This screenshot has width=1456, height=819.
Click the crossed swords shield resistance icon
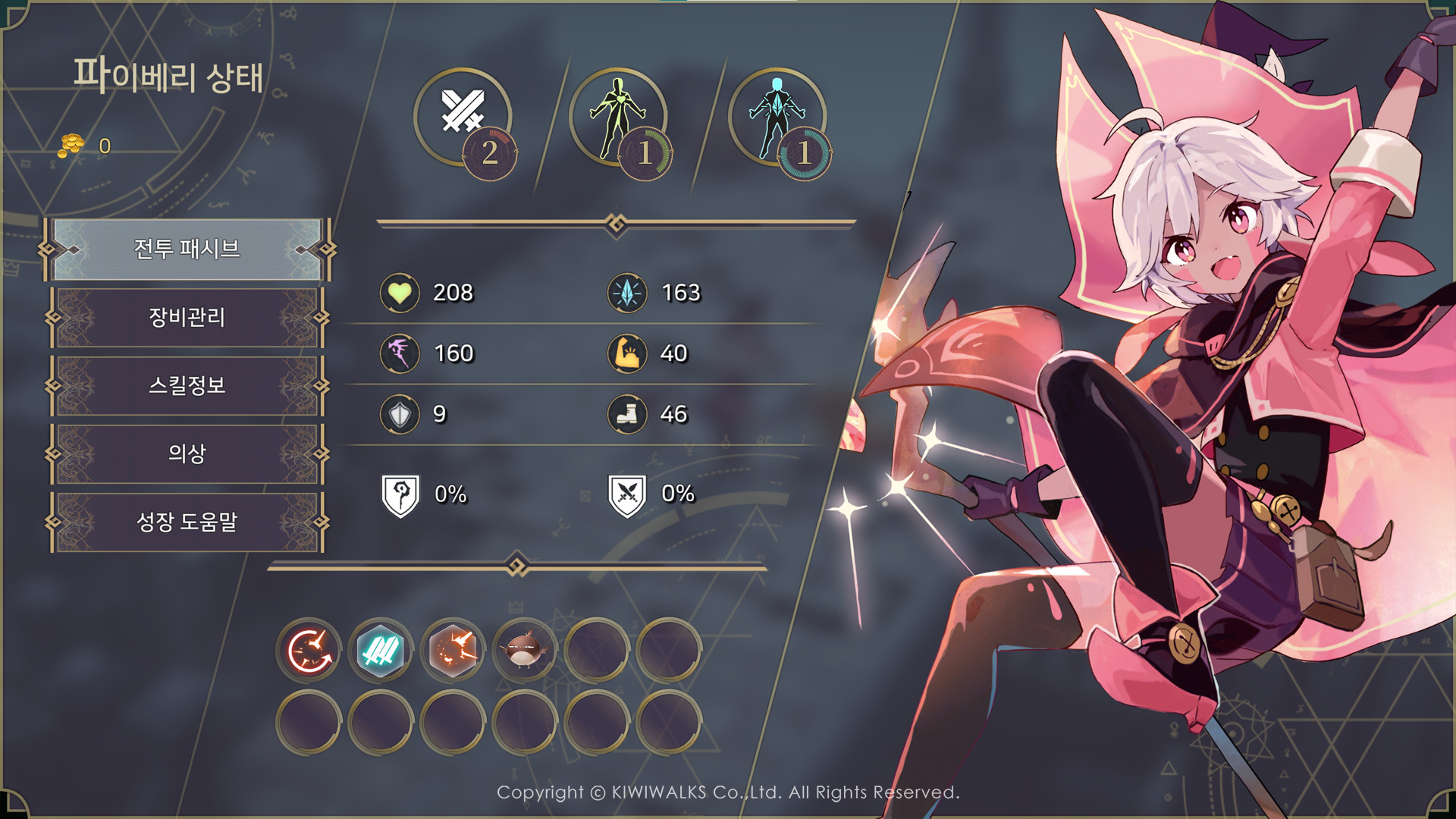tap(627, 495)
